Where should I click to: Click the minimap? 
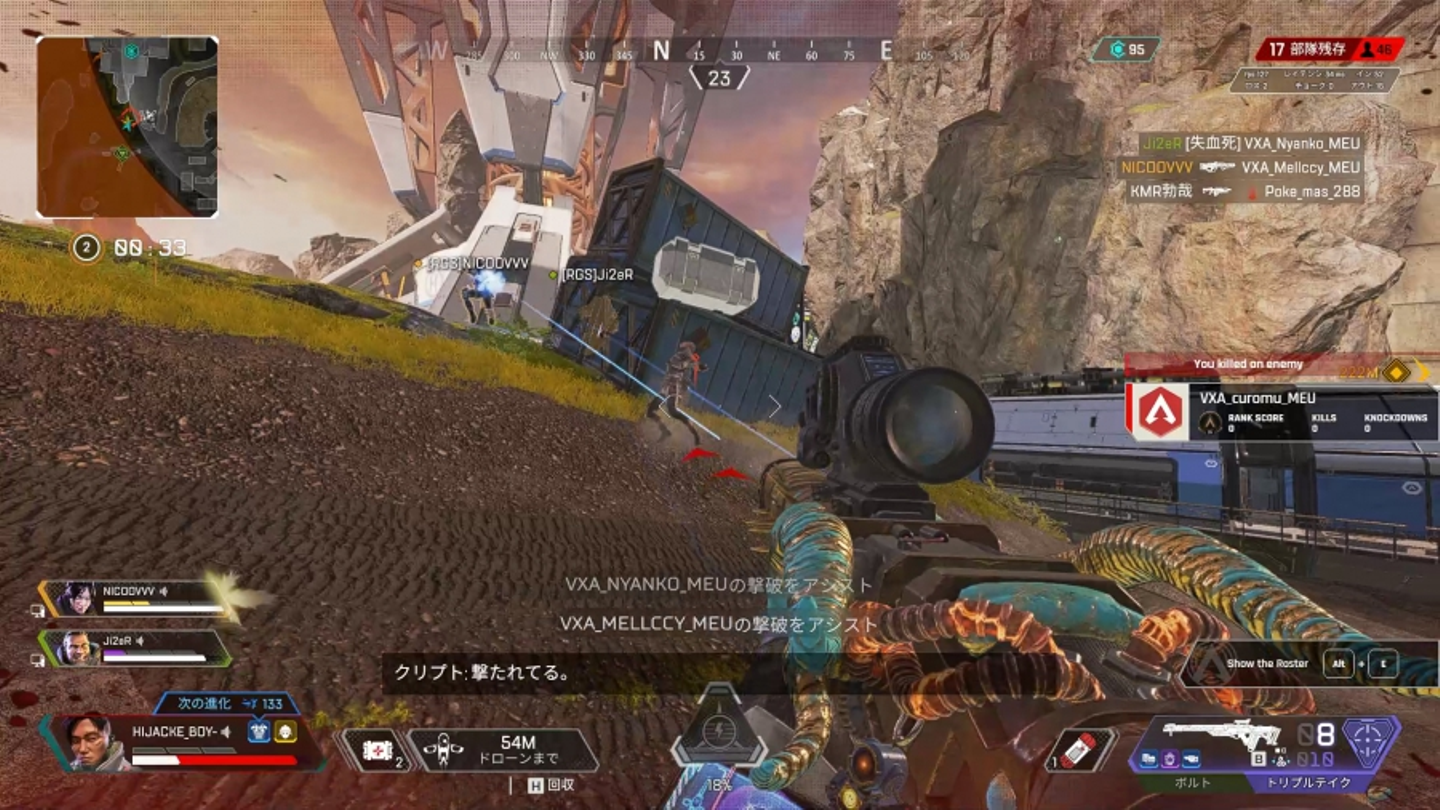(x=127, y=127)
